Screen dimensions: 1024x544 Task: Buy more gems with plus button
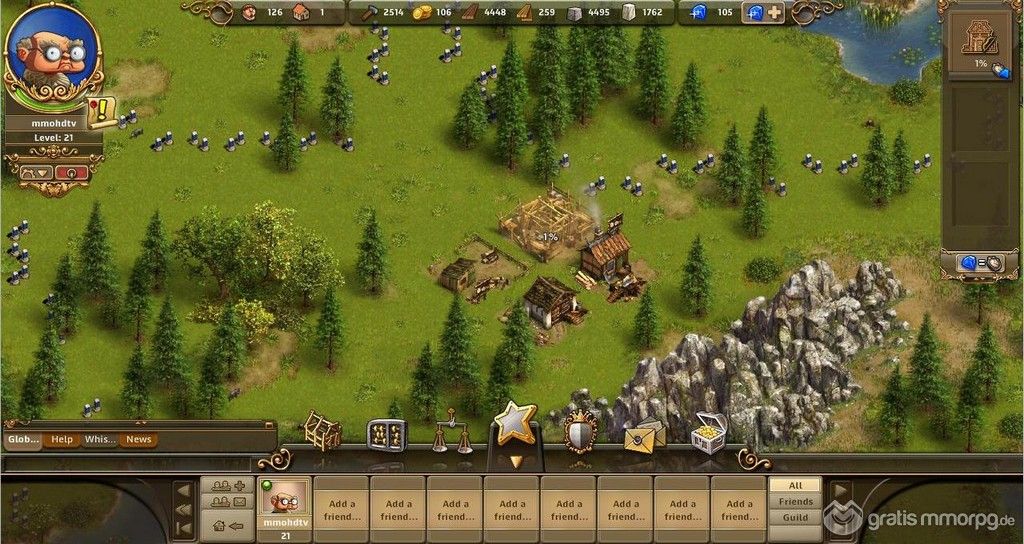pos(775,13)
